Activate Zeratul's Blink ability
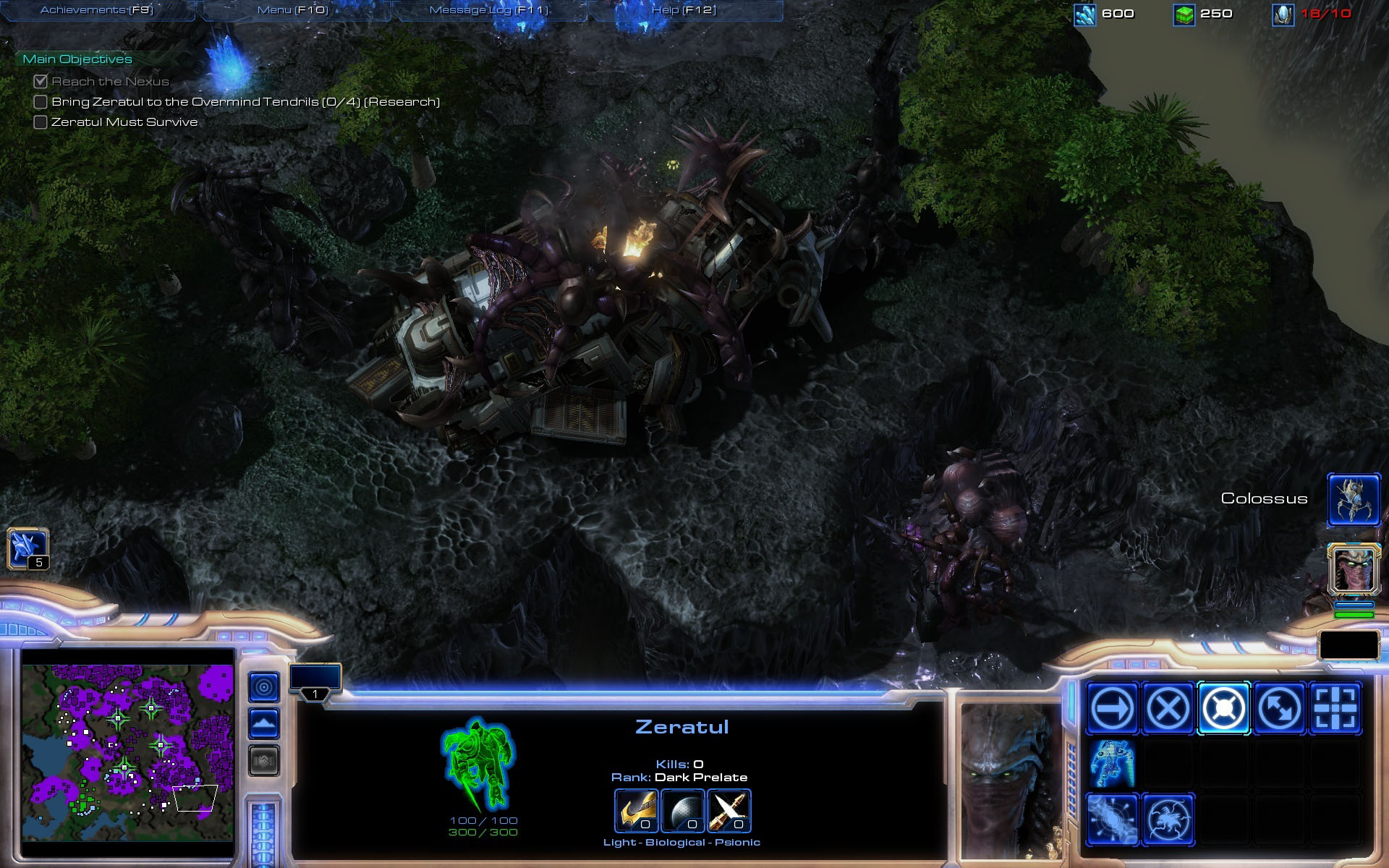Viewport: 1389px width, 868px height. coord(1112,820)
